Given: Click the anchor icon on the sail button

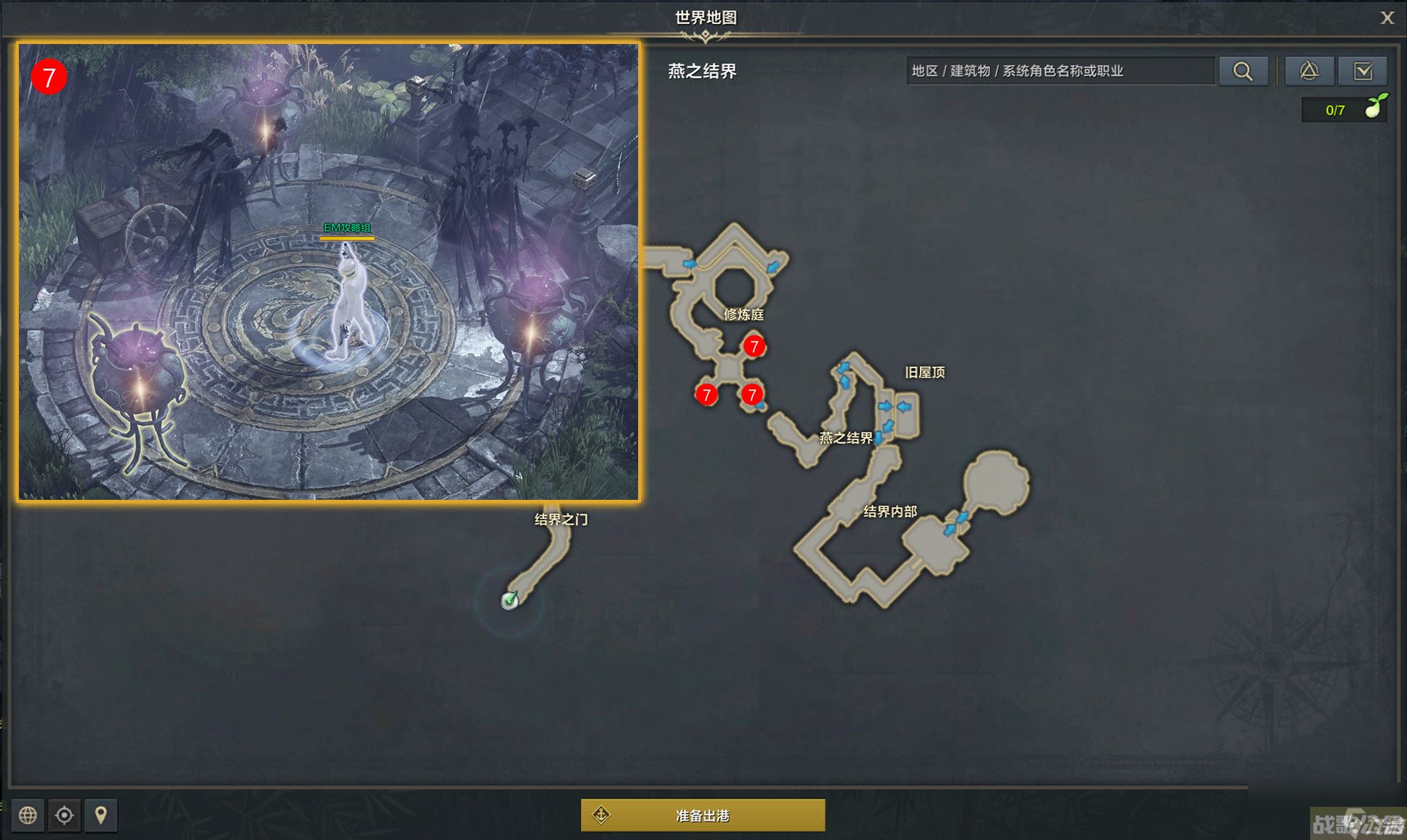Looking at the screenshot, I should pos(600,815).
